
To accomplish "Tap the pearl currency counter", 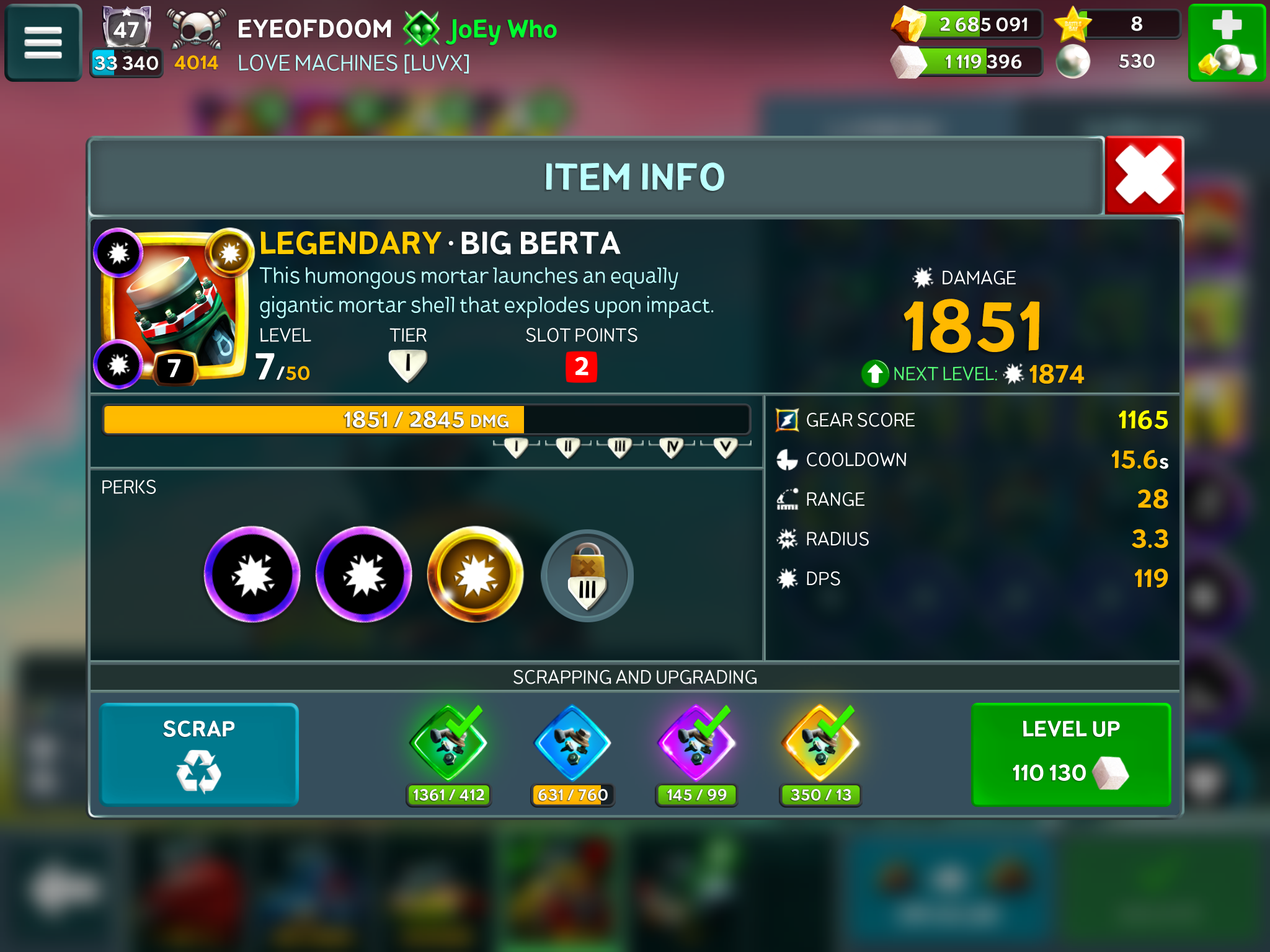I will pyautogui.click(x=1116, y=61).
